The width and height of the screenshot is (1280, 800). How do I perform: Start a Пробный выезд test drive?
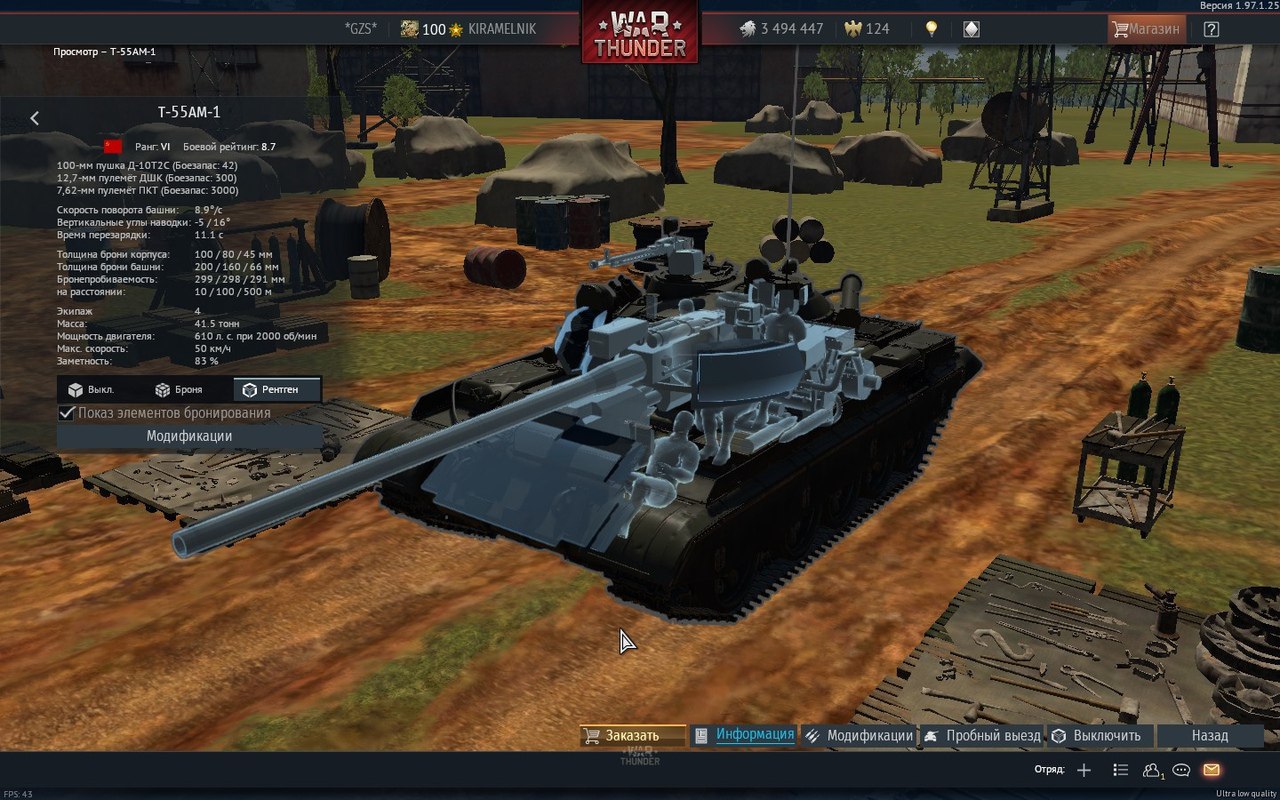pos(982,736)
